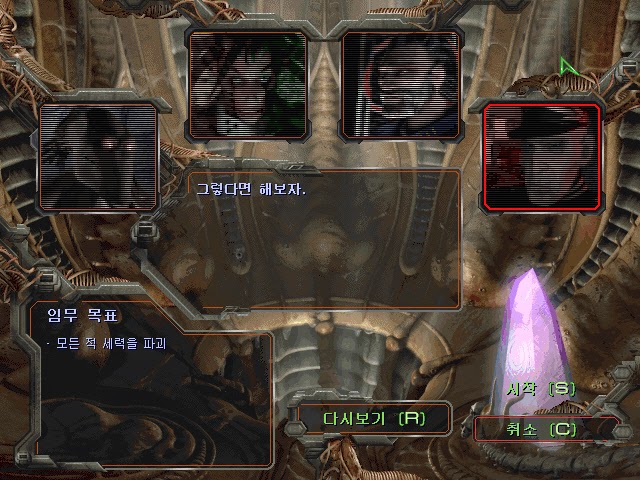
Task: Start the mission with 시작 (S)
Action: (x=541, y=388)
